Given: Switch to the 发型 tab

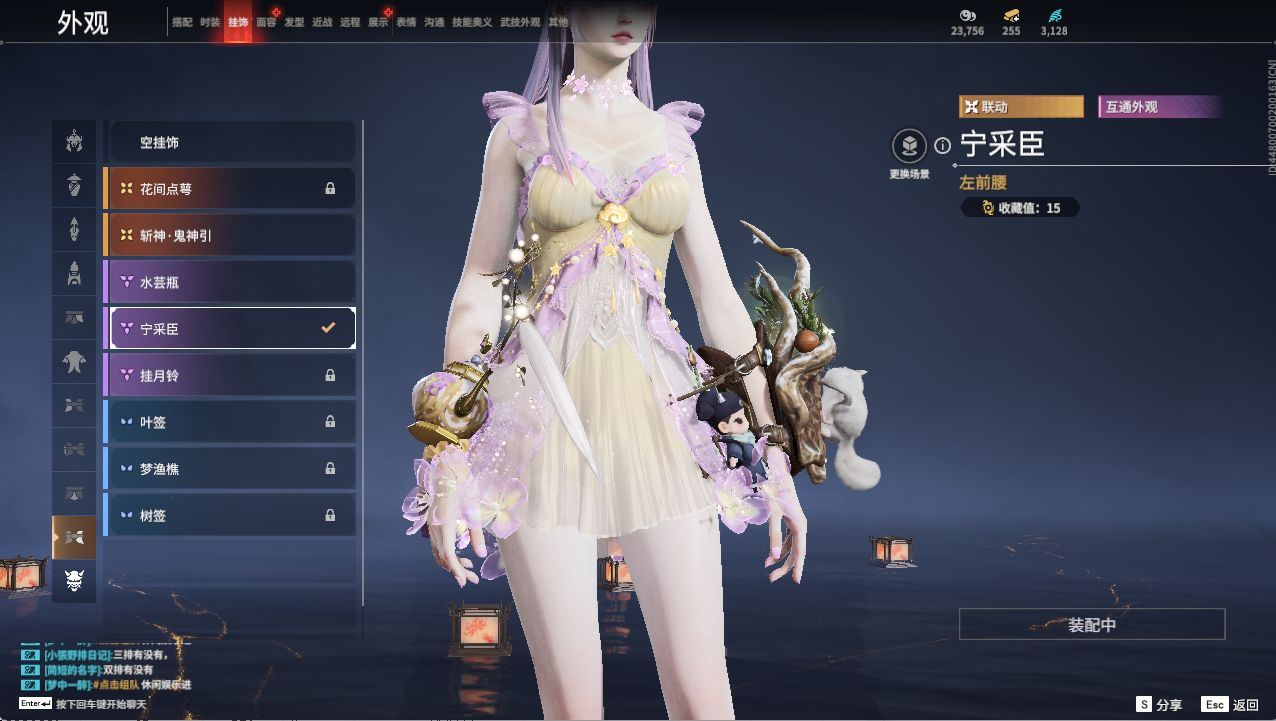Looking at the screenshot, I should click(x=294, y=22).
